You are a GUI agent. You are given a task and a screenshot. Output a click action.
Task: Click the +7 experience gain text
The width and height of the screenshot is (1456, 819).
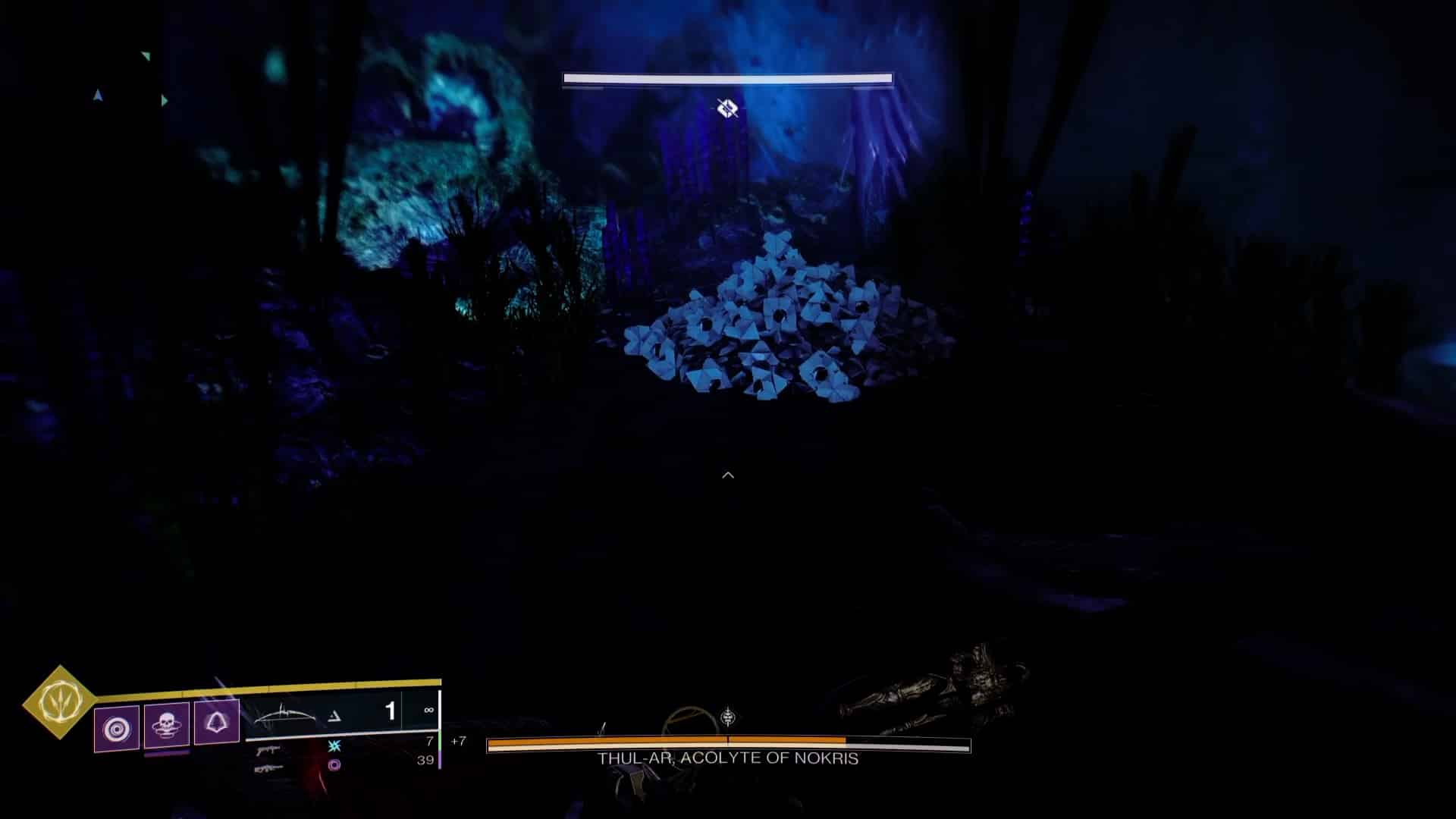tap(460, 741)
